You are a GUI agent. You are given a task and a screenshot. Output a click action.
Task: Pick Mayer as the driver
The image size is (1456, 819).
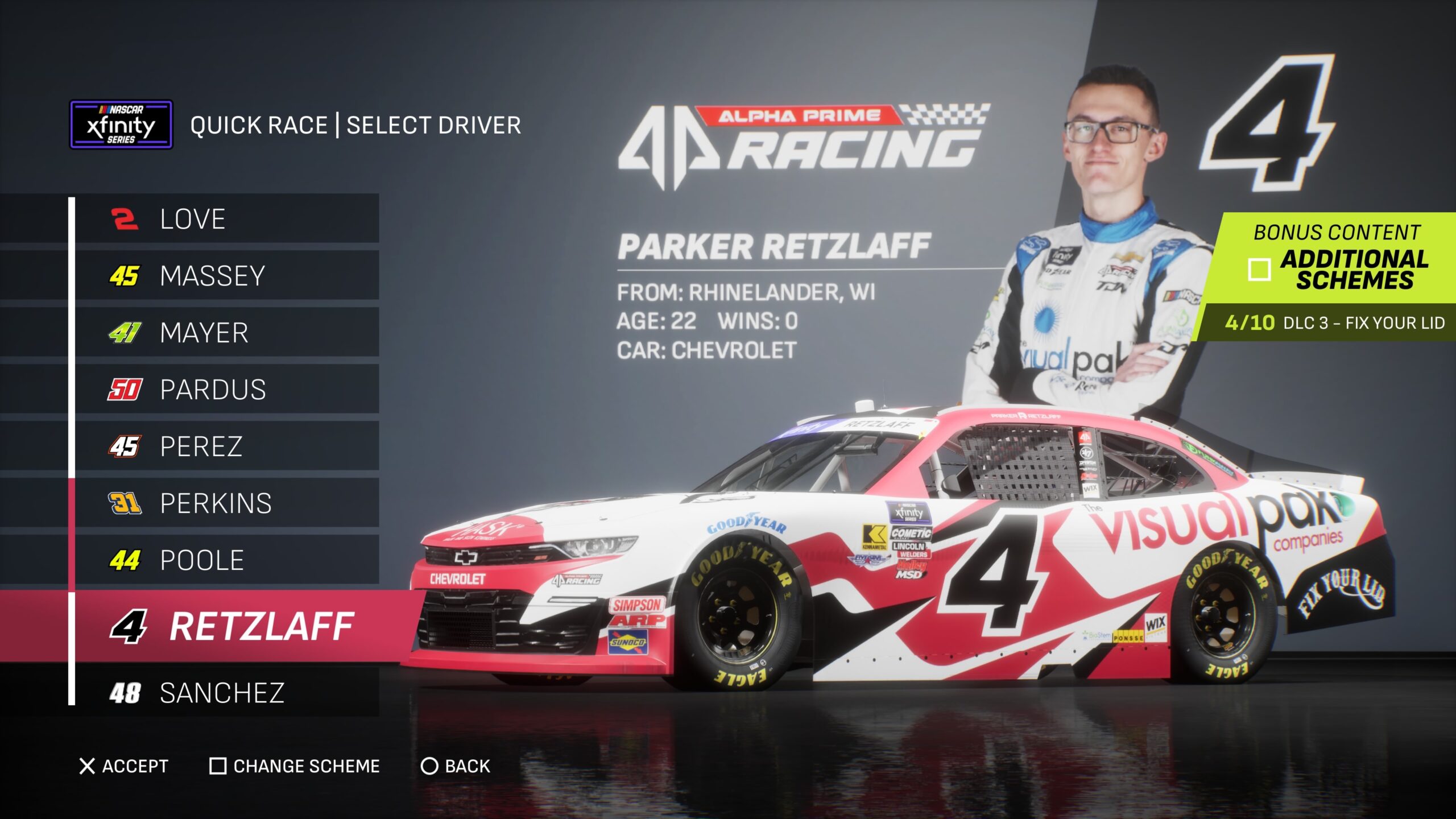[x=226, y=333]
